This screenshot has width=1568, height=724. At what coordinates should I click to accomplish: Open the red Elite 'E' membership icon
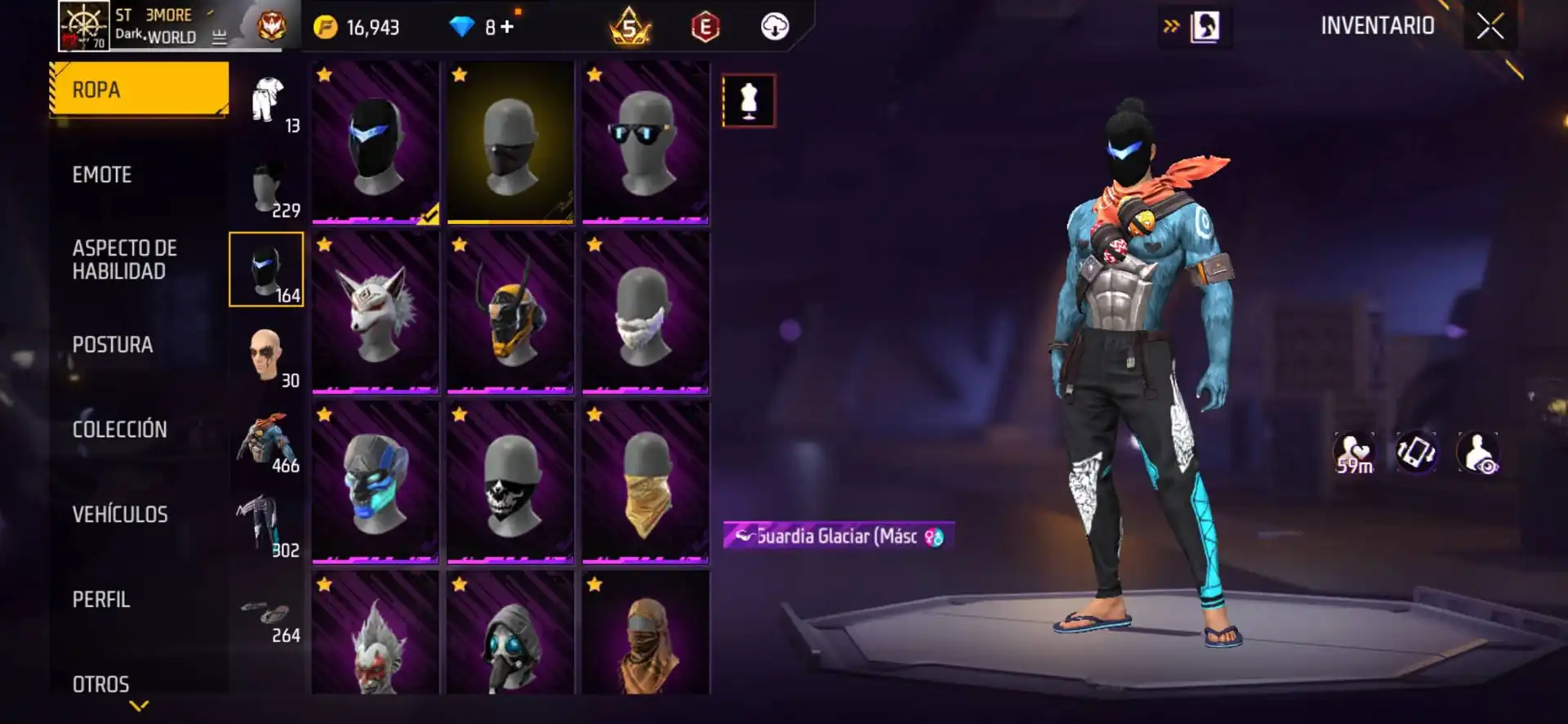[704, 26]
